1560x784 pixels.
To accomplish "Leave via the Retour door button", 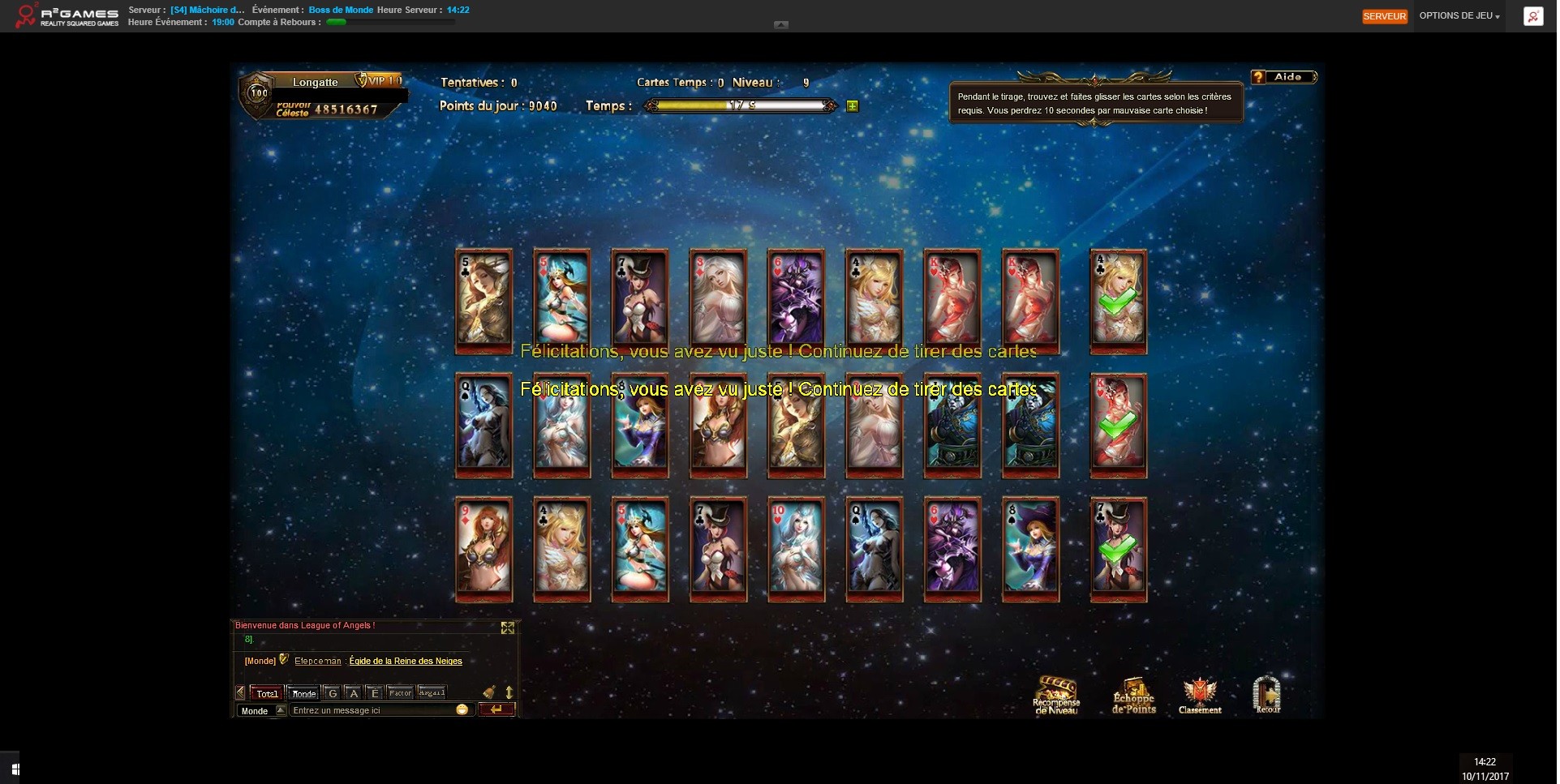I will click(1267, 696).
